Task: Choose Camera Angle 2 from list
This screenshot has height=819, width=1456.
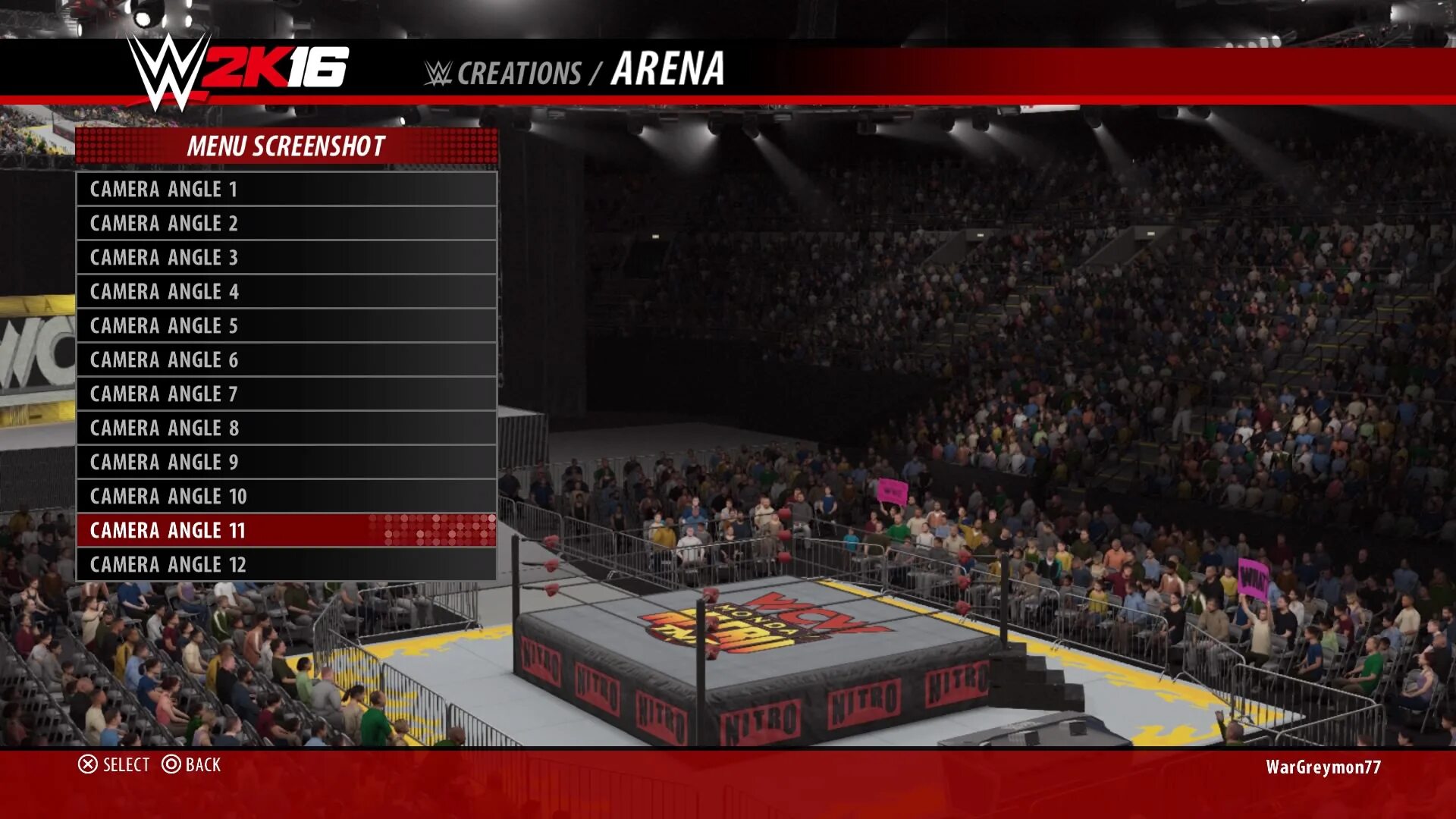Action: point(286,223)
